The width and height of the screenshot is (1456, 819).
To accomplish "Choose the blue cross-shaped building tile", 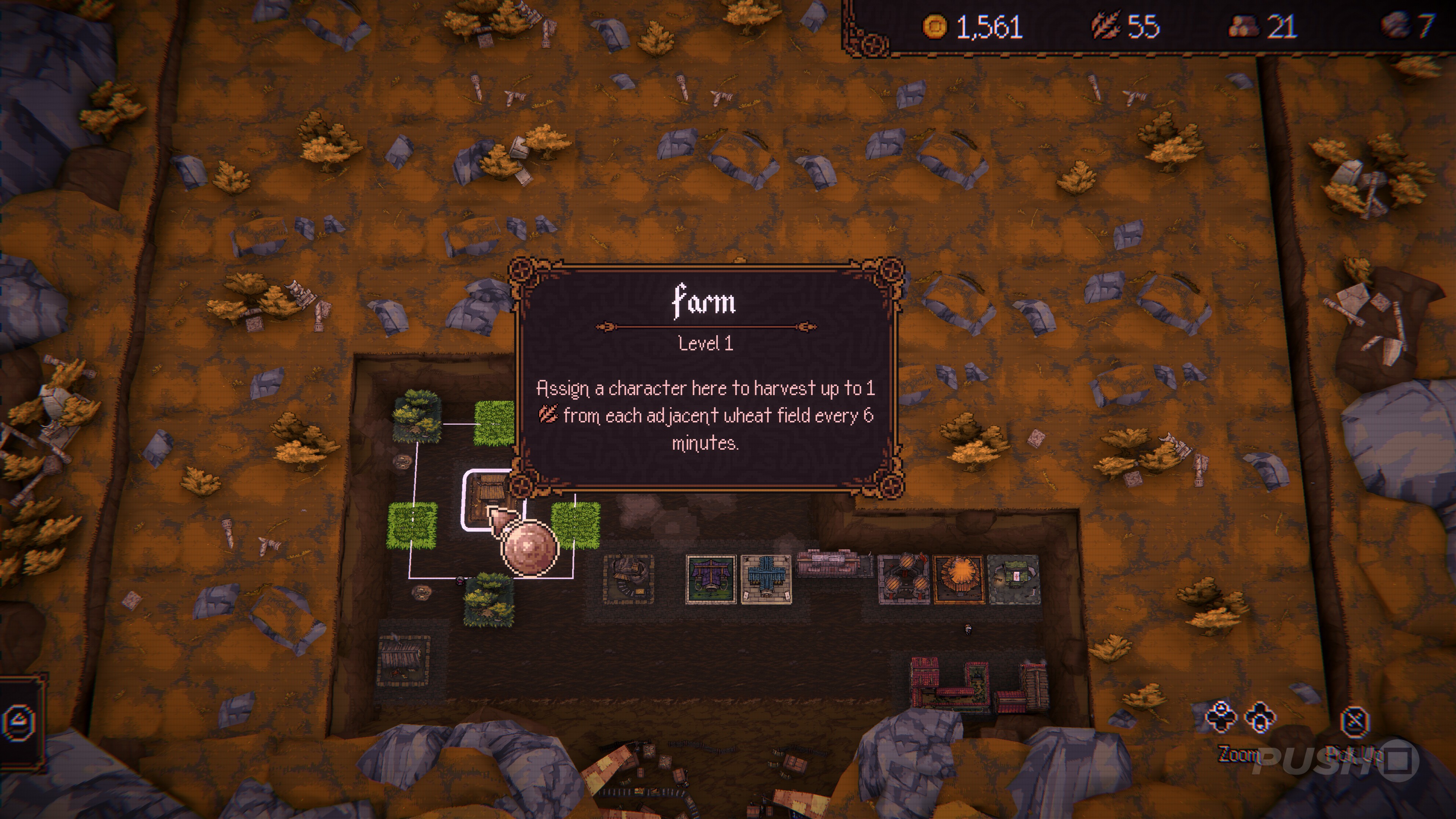I will [x=766, y=579].
